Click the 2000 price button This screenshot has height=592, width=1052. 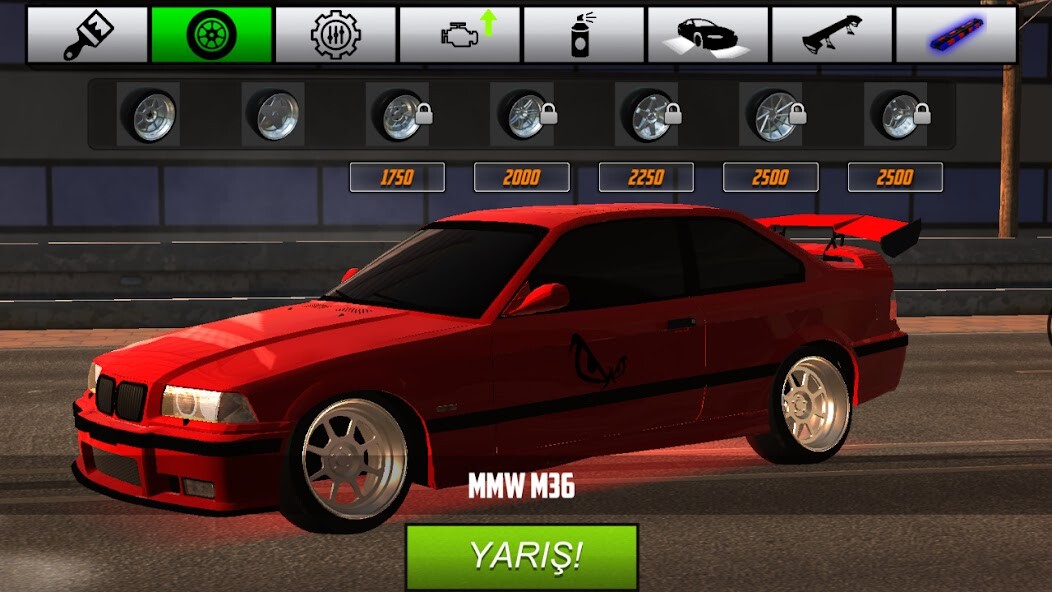pyautogui.click(x=521, y=178)
